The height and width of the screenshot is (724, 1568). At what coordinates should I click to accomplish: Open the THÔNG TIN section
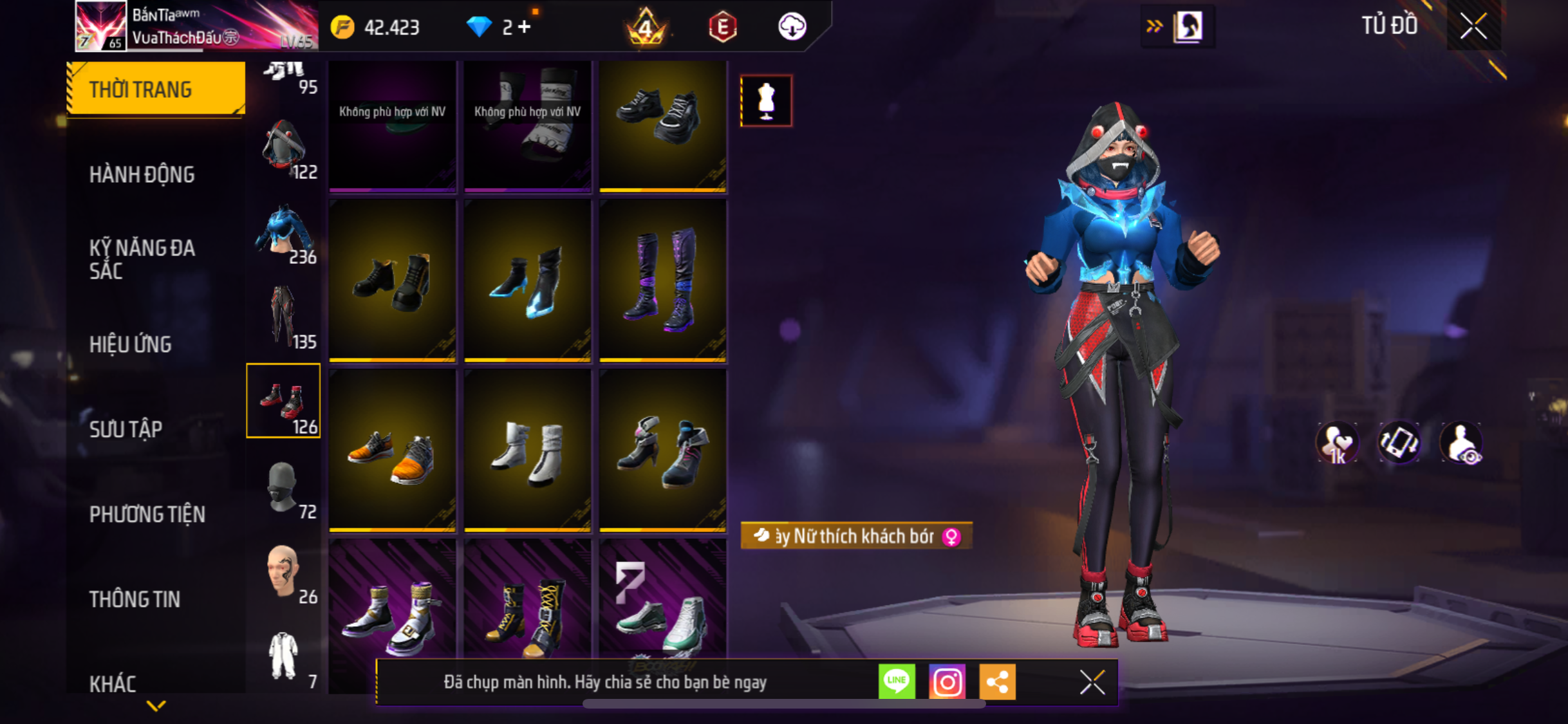click(x=135, y=599)
